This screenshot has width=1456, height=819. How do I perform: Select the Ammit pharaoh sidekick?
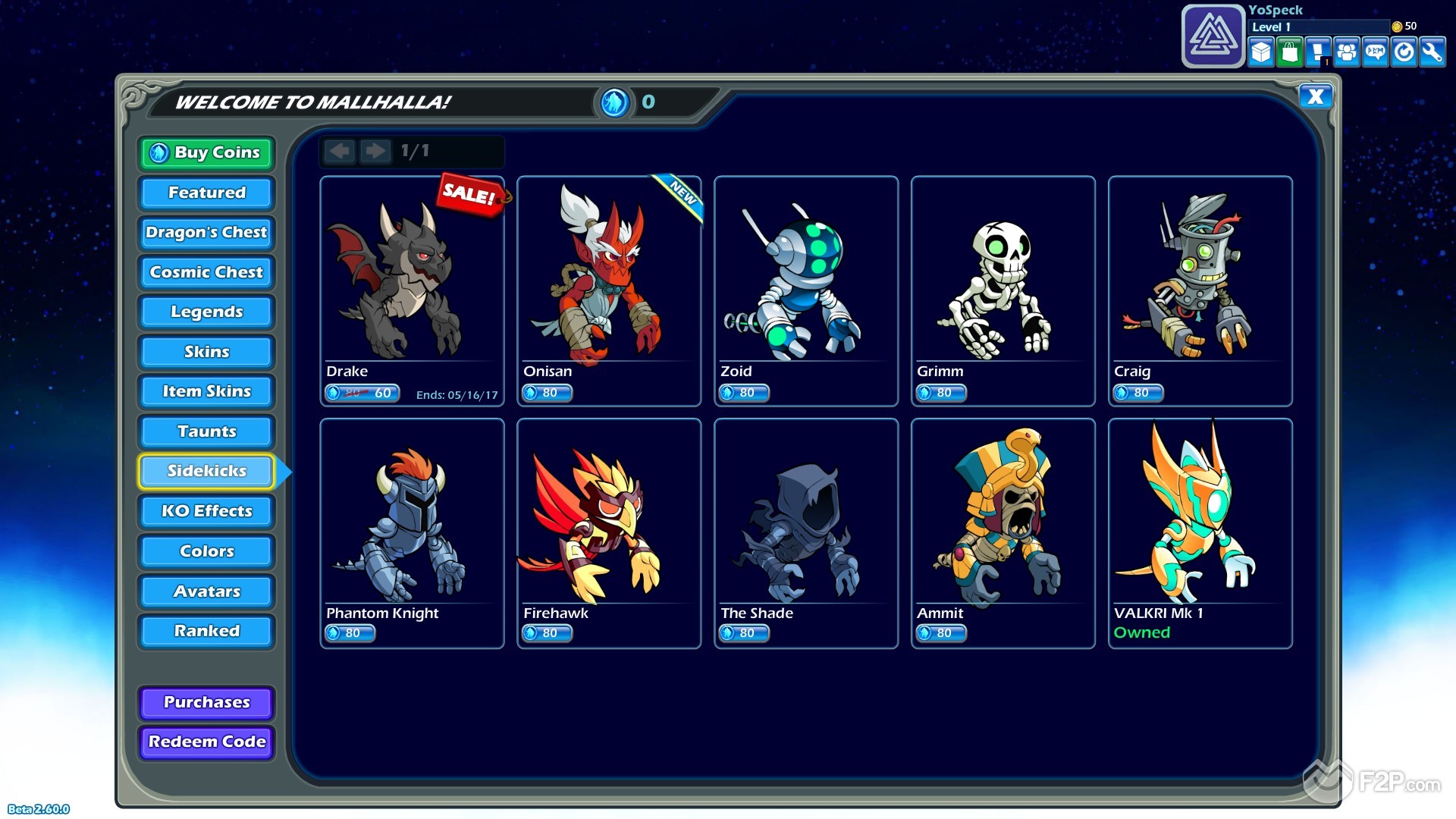1003,532
